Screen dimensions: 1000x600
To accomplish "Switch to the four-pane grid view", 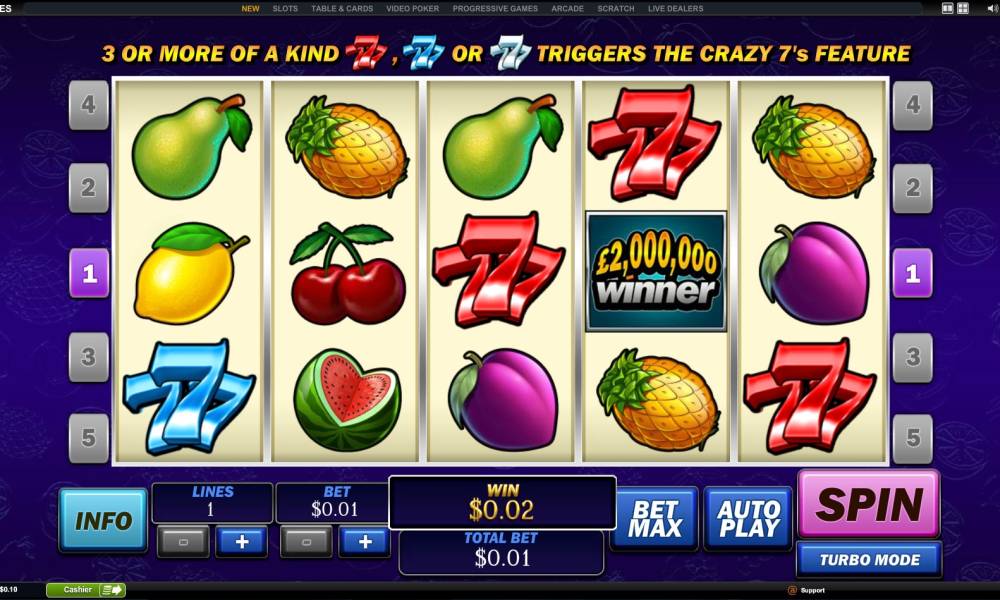I will pyautogui.click(x=962, y=8).
